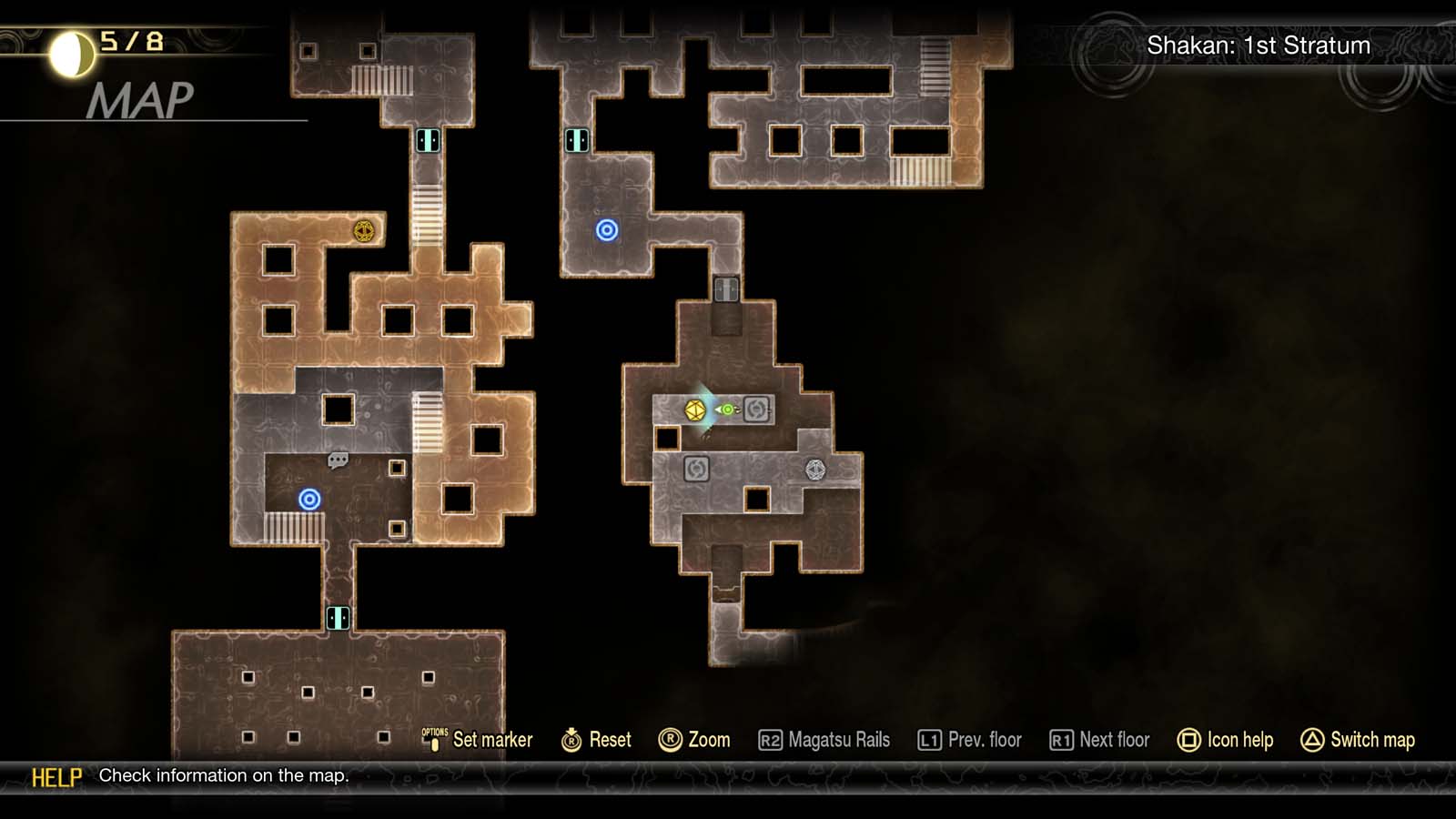Select the lower teleporter swirl pad in the central room

pos(695,469)
